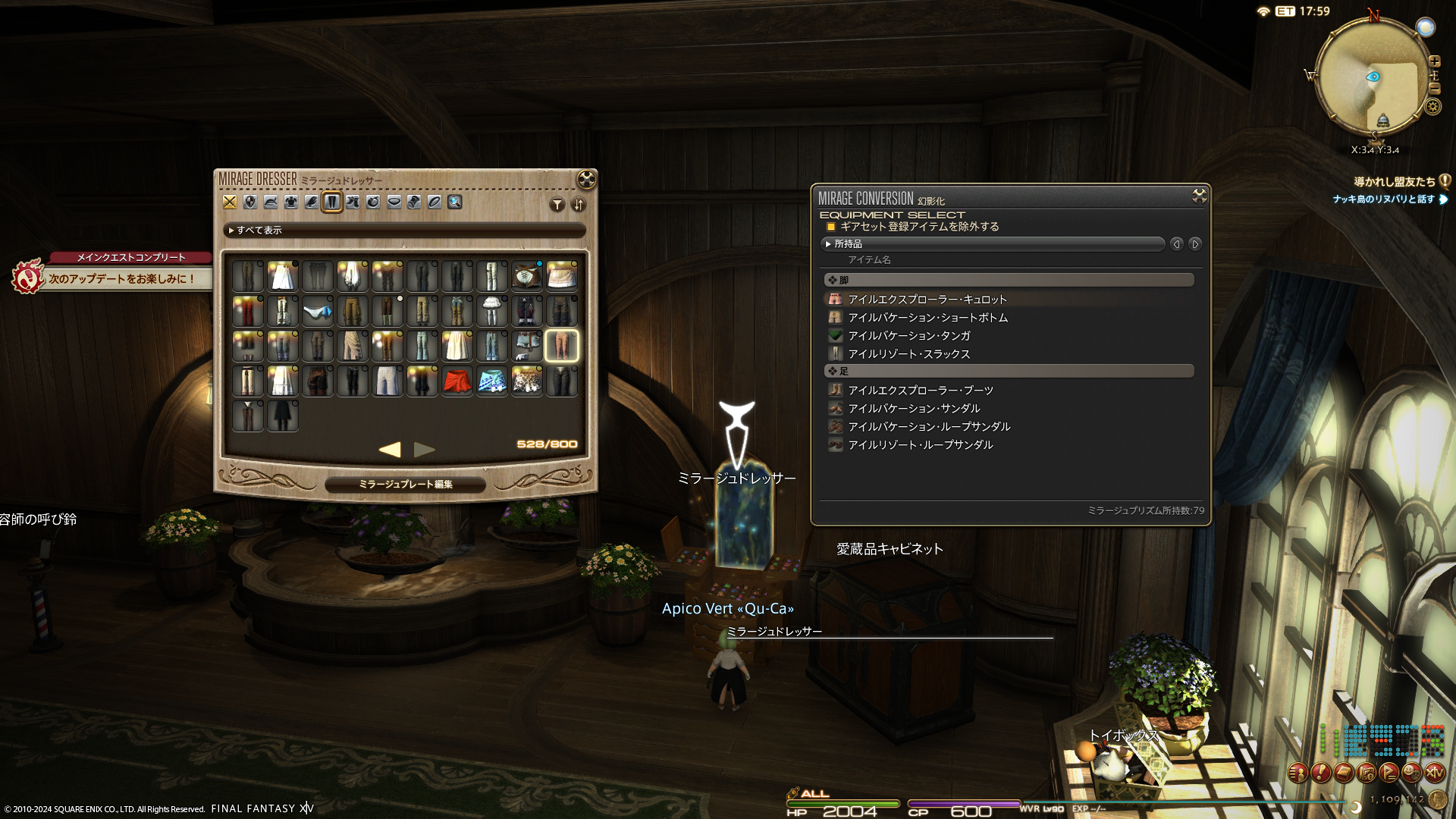Click the sort arrows button in Mirage Dresser
Image resolution: width=1456 pixels, height=819 pixels.
579,205
